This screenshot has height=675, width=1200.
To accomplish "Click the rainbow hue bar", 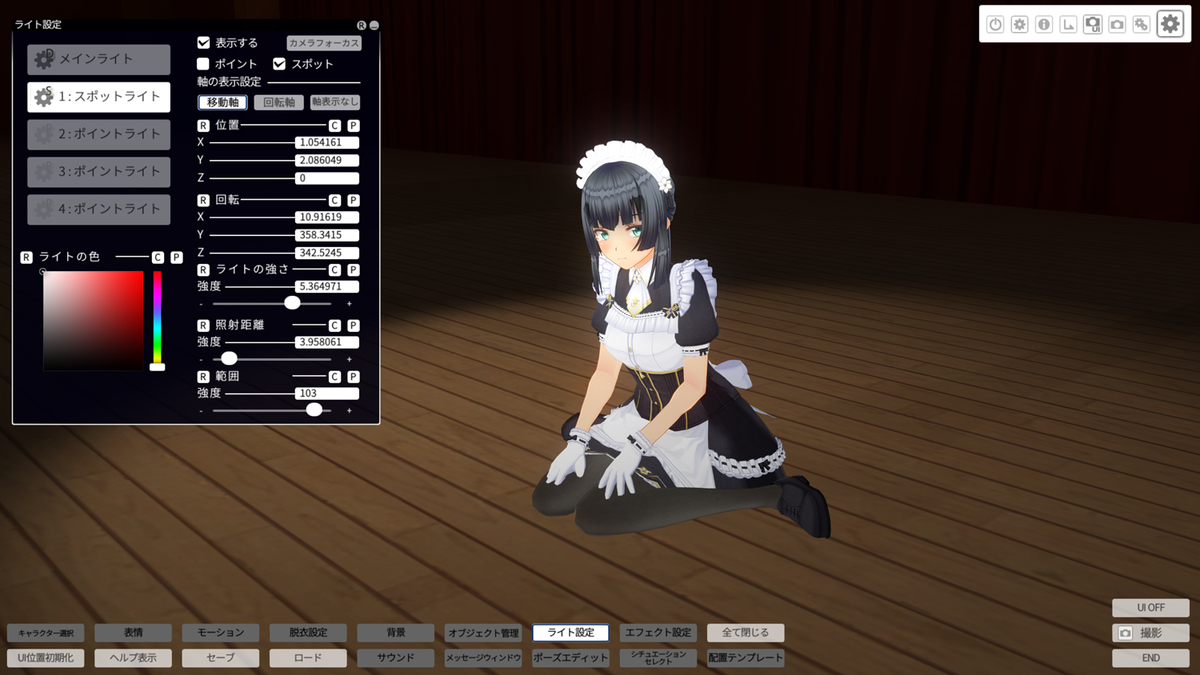I will (157, 316).
